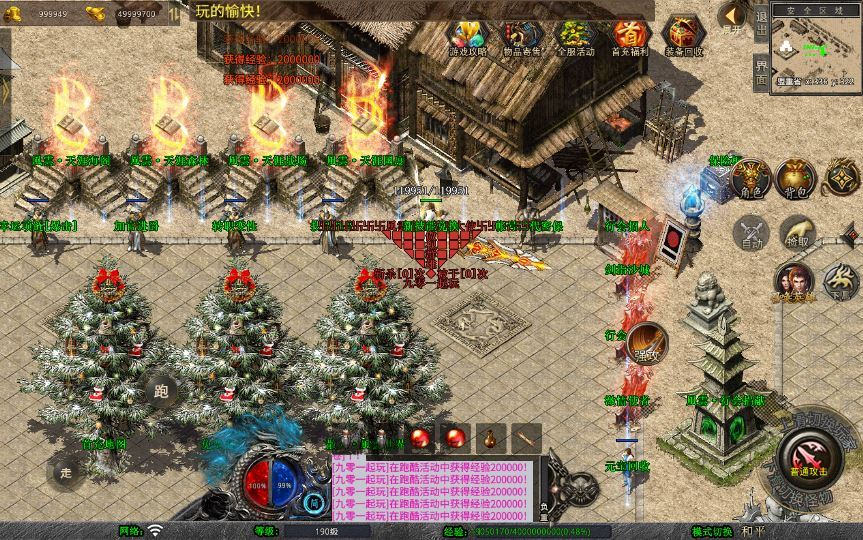Click the 模式切换 attack mode switch
Image resolution: width=863 pixels, height=540 pixels.
click(713, 531)
